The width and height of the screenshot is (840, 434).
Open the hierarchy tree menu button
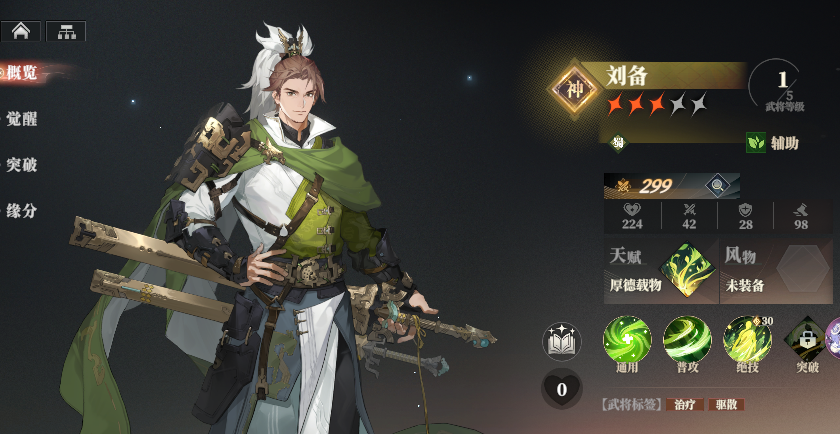coord(66,31)
